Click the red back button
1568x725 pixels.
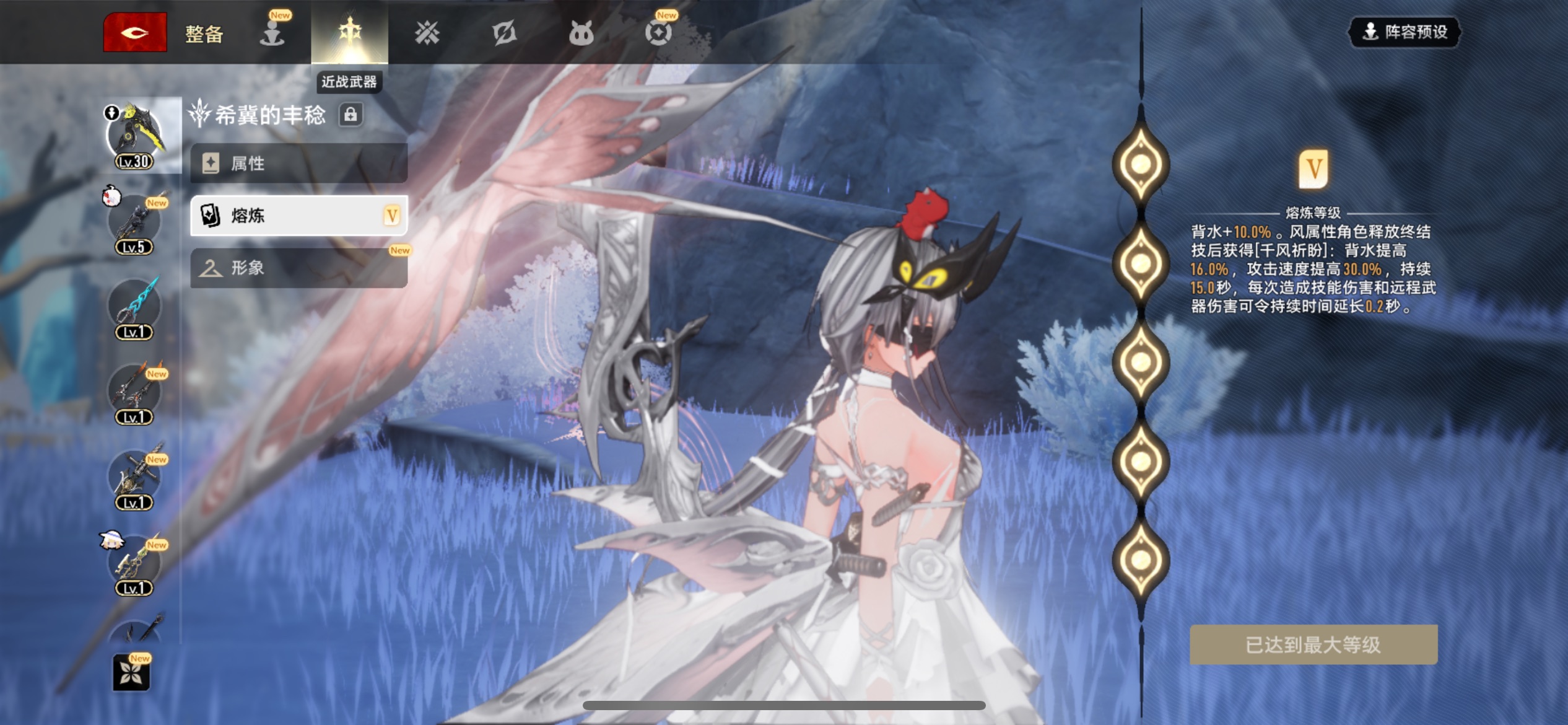134,32
